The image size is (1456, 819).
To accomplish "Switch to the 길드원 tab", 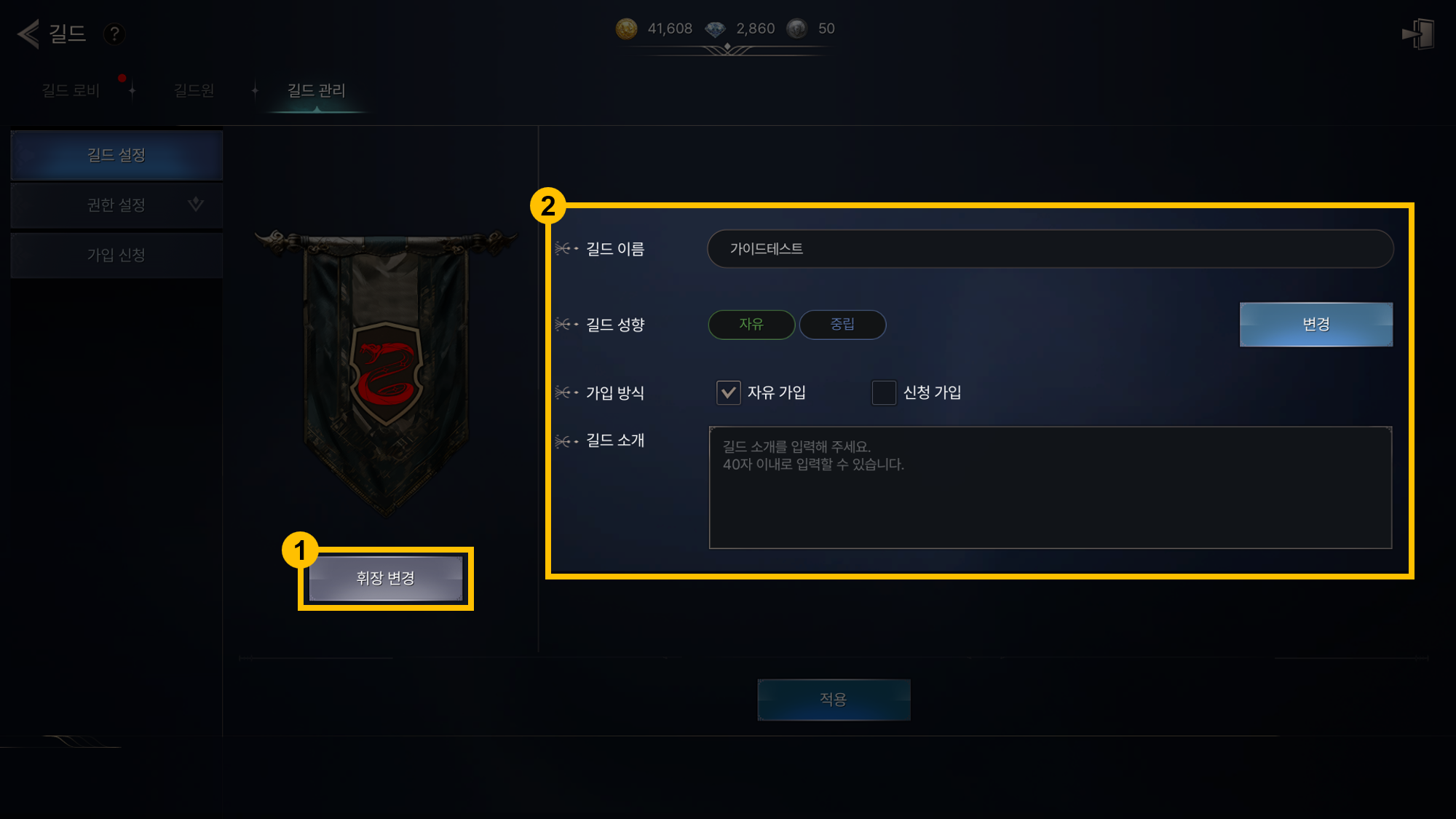I will click(194, 90).
